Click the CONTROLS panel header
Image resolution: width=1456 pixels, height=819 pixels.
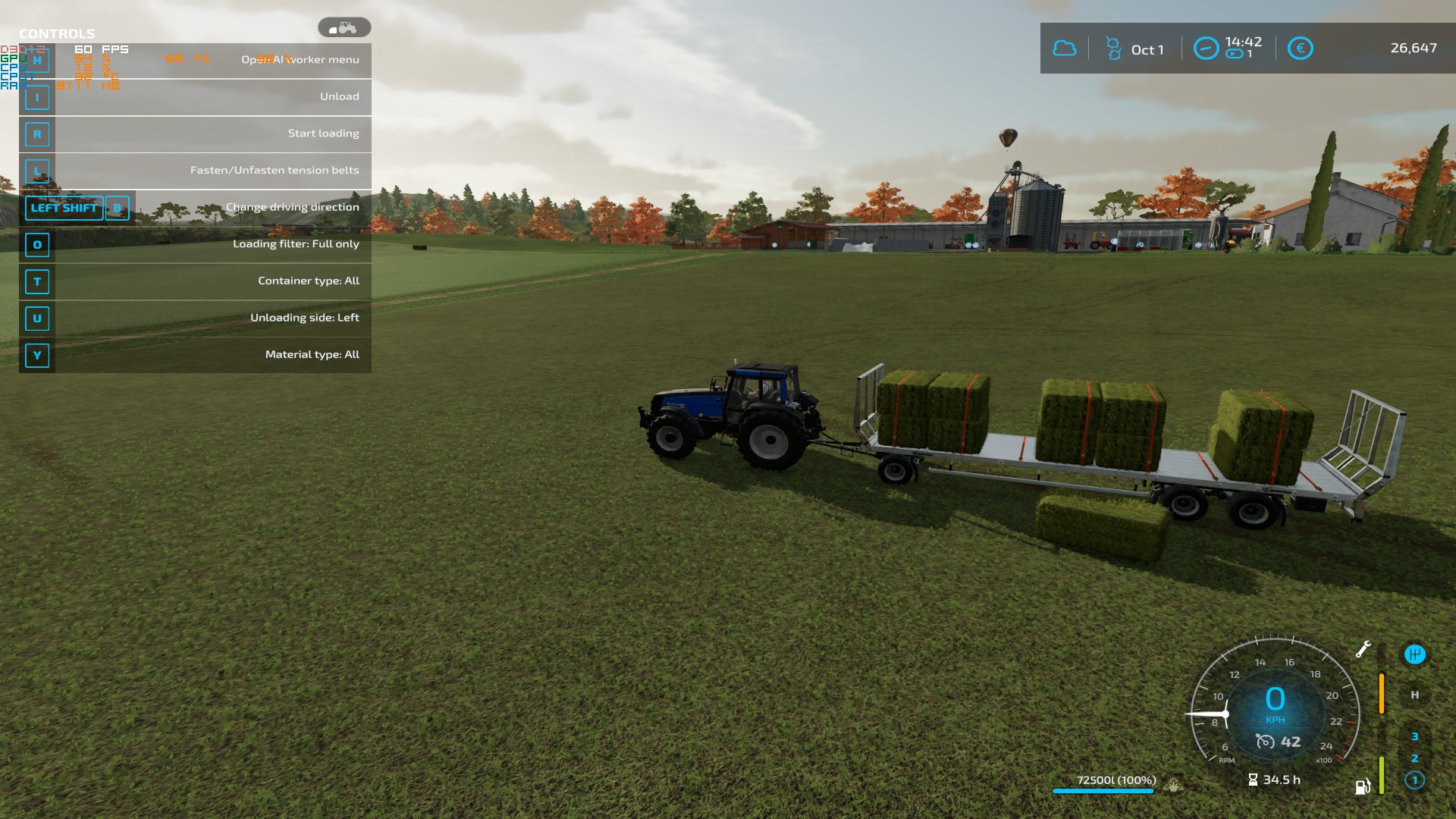click(x=57, y=33)
